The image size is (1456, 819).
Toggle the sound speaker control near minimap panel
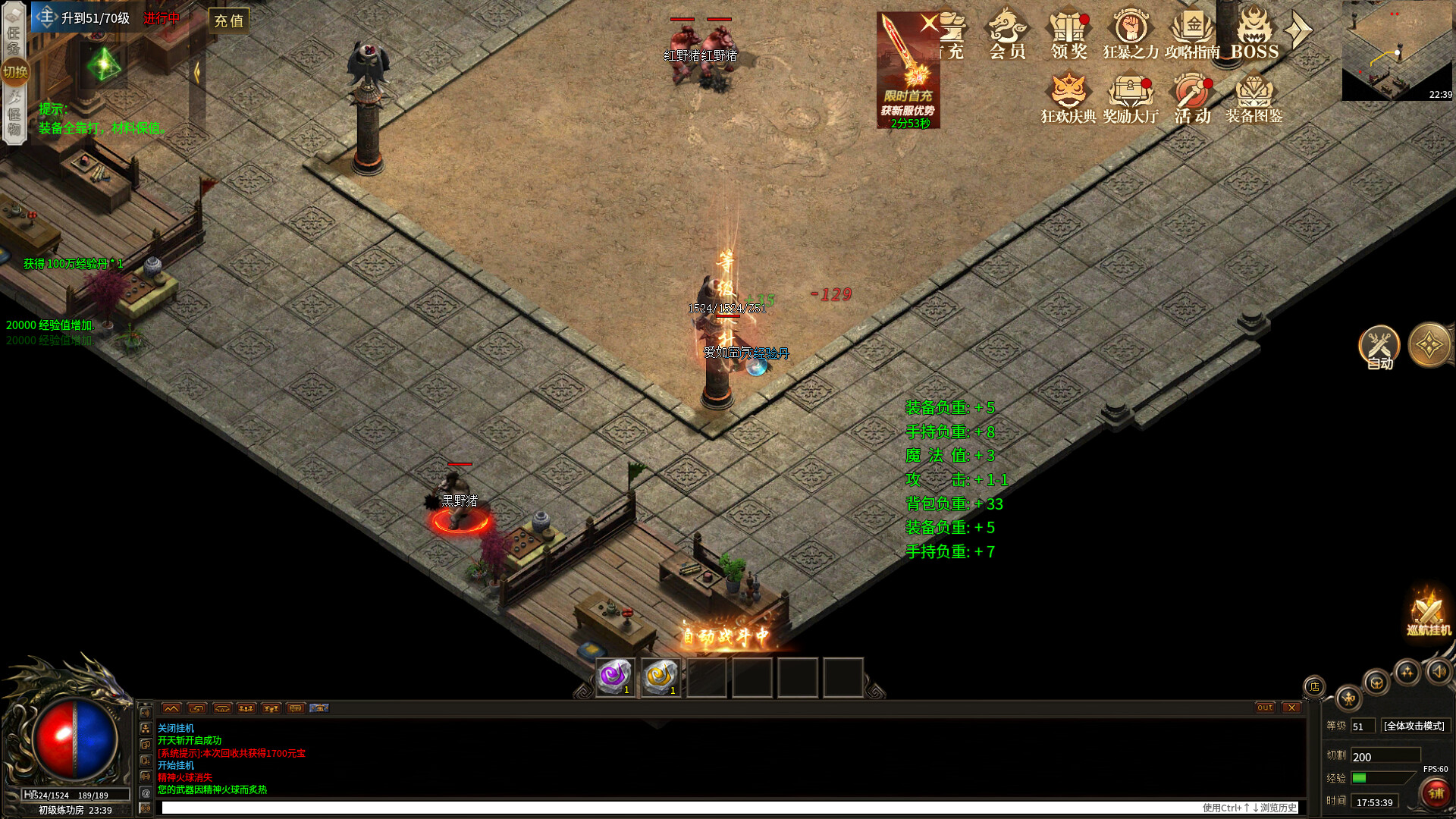(x=1438, y=672)
